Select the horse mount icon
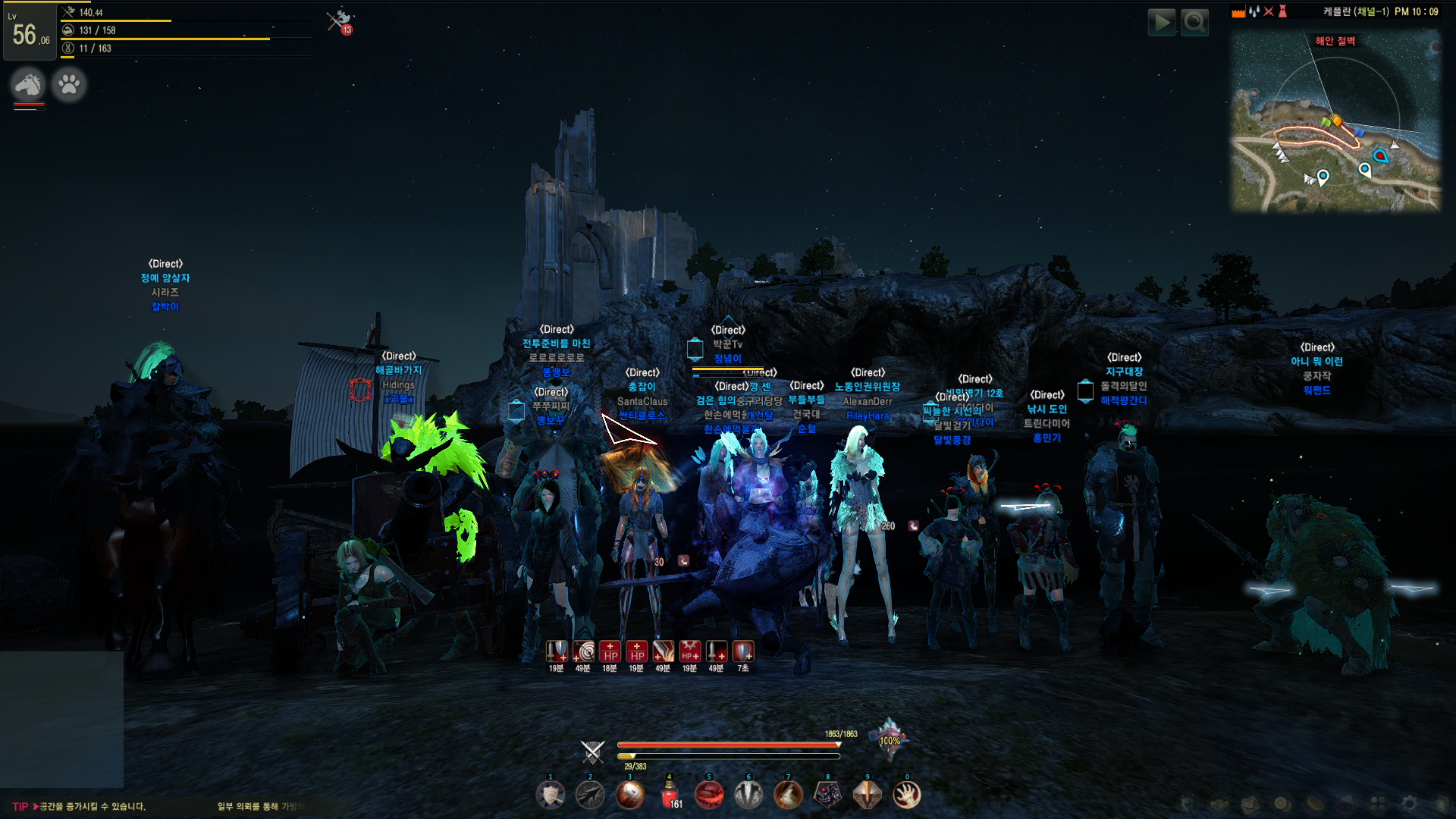Viewport: 1456px width, 819px height. pyautogui.click(x=29, y=84)
